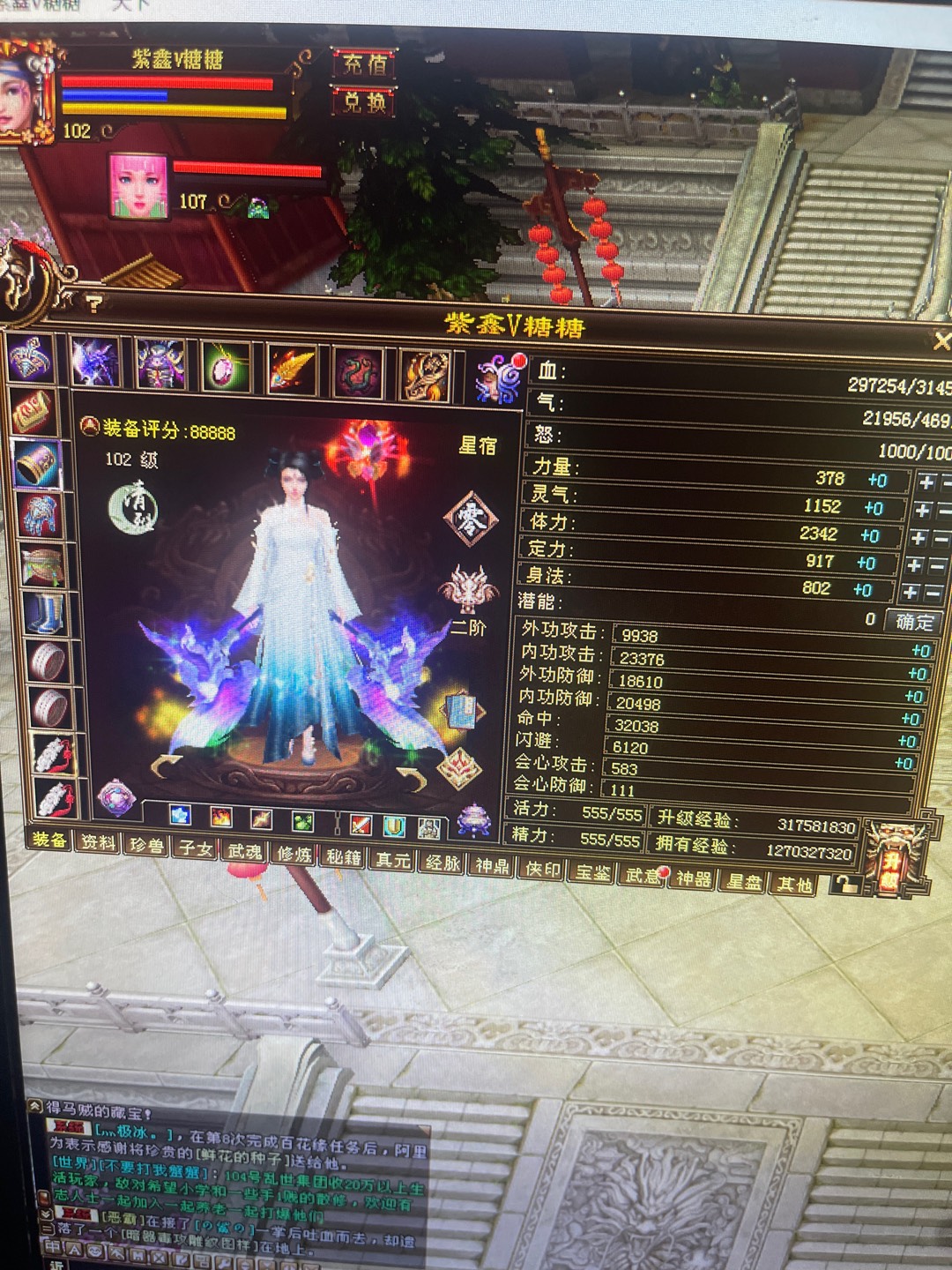Click the pink-haired pet portrait

click(x=138, y=185)
